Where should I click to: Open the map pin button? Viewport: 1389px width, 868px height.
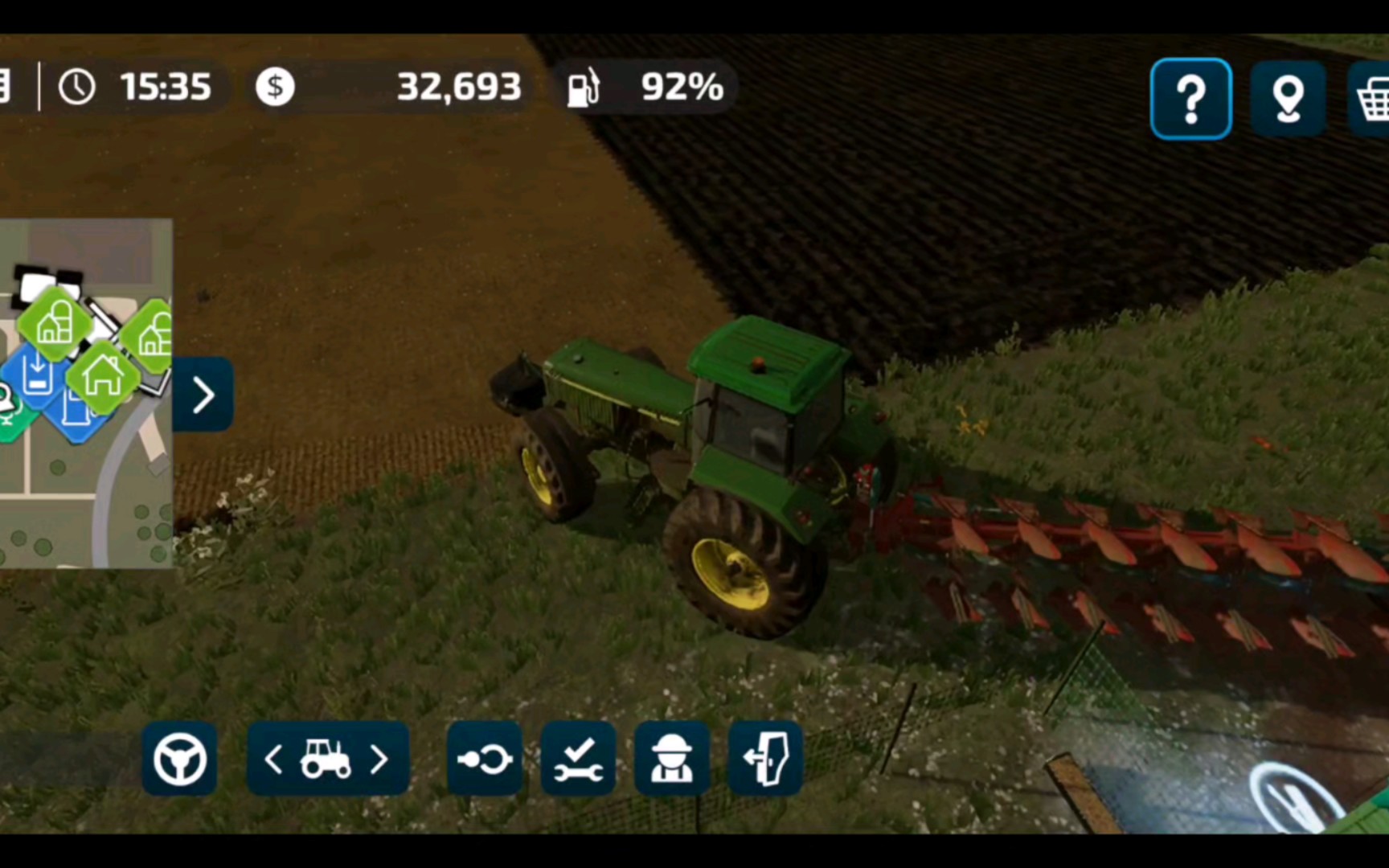click(1288, 99)
